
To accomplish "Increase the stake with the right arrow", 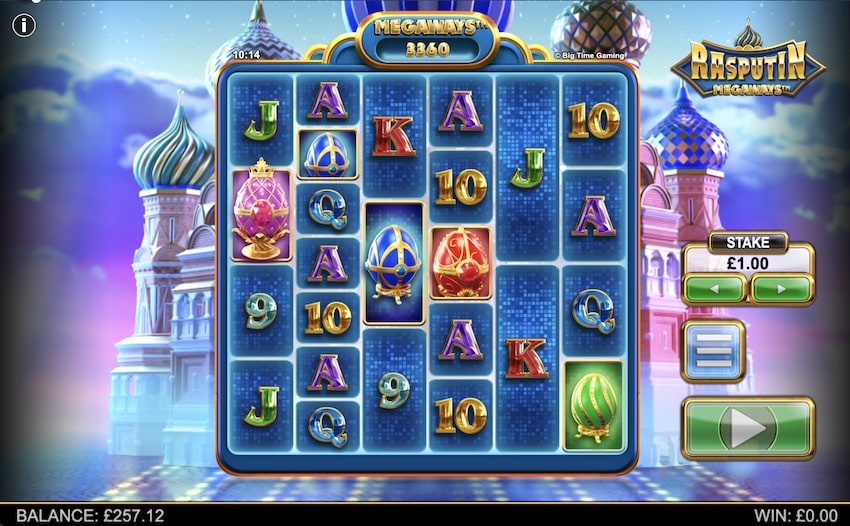I will click(x=781, y=289).
